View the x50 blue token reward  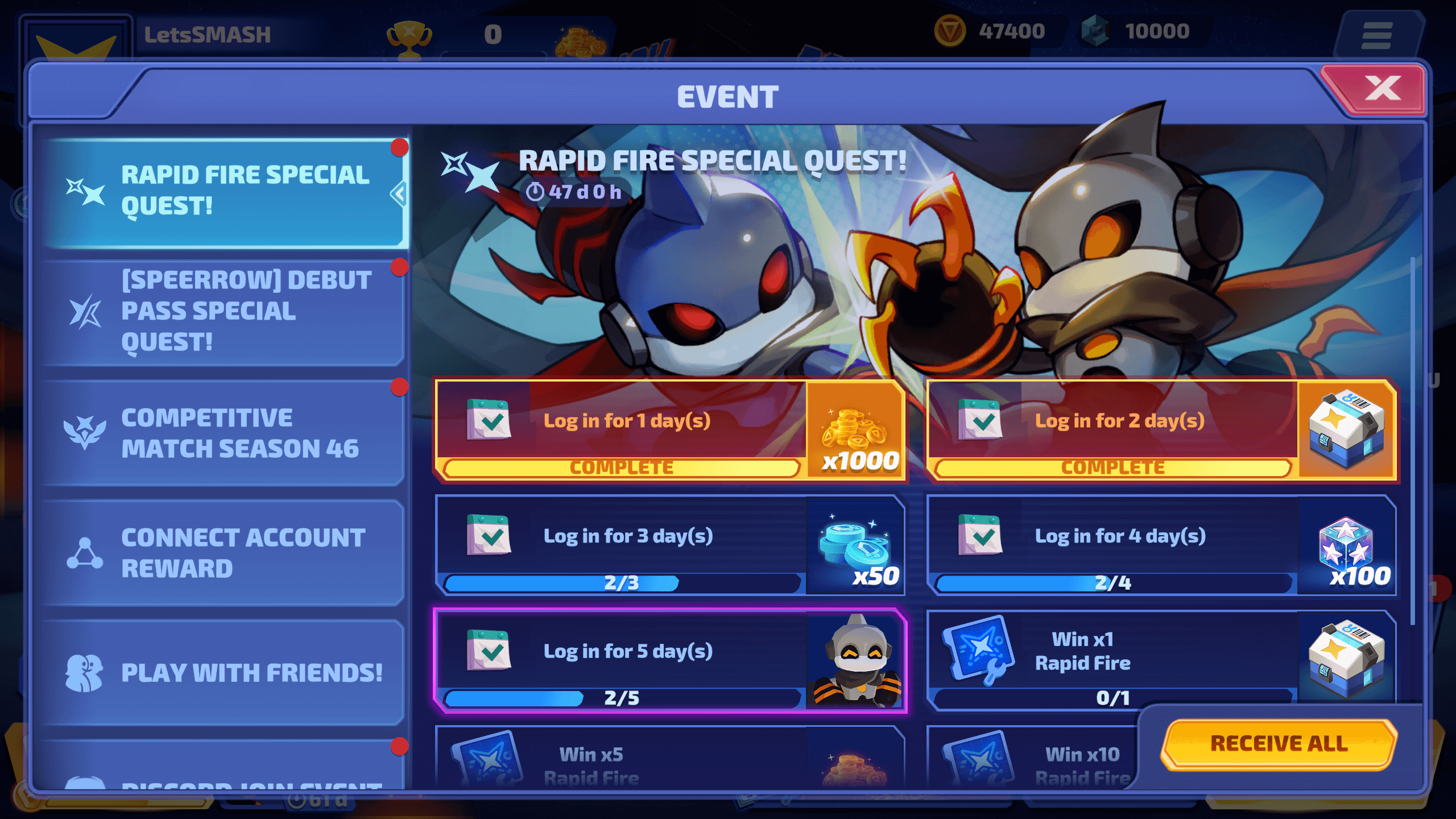857,547
